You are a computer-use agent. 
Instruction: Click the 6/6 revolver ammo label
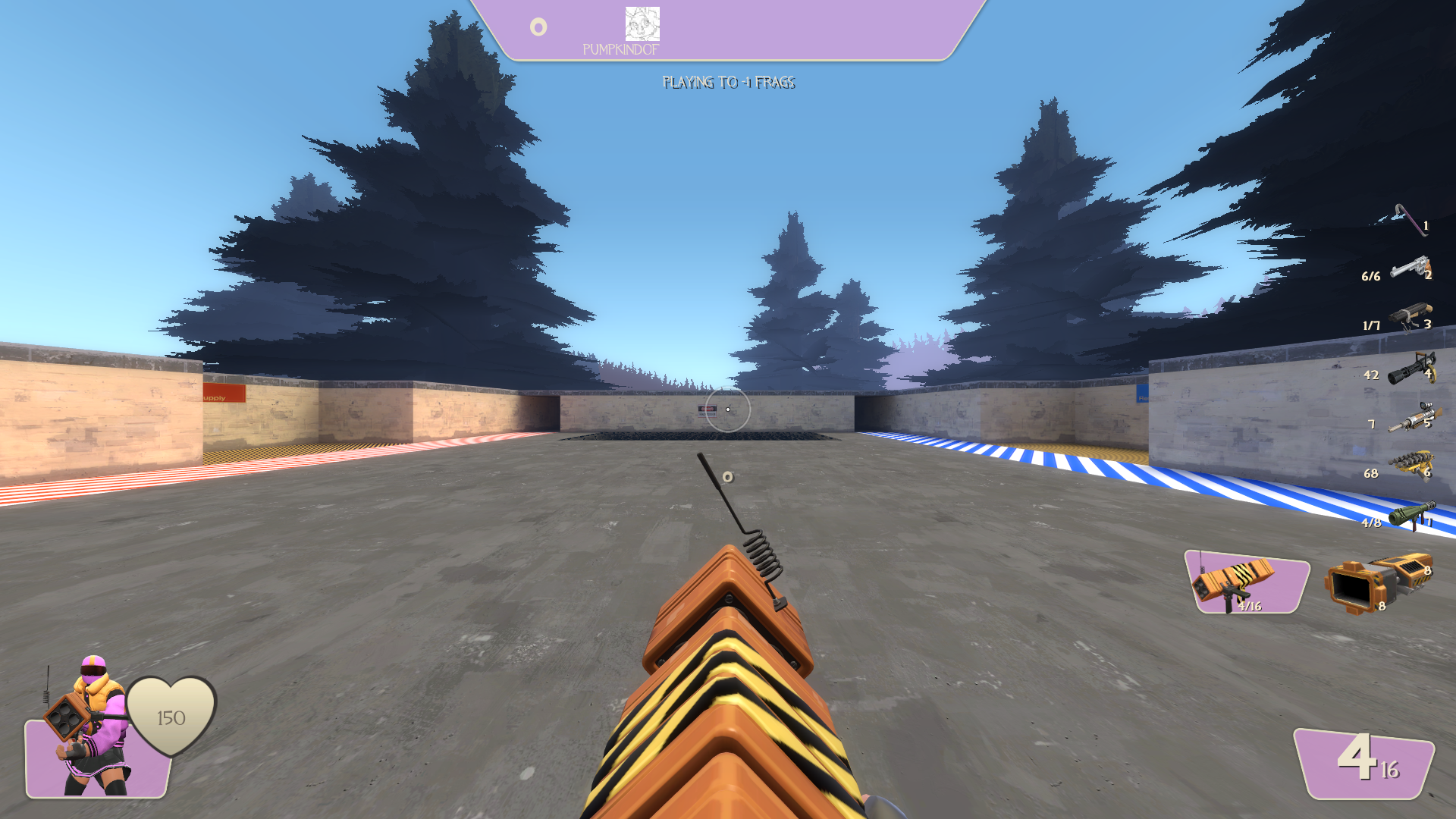click(x=1373, y=275)
